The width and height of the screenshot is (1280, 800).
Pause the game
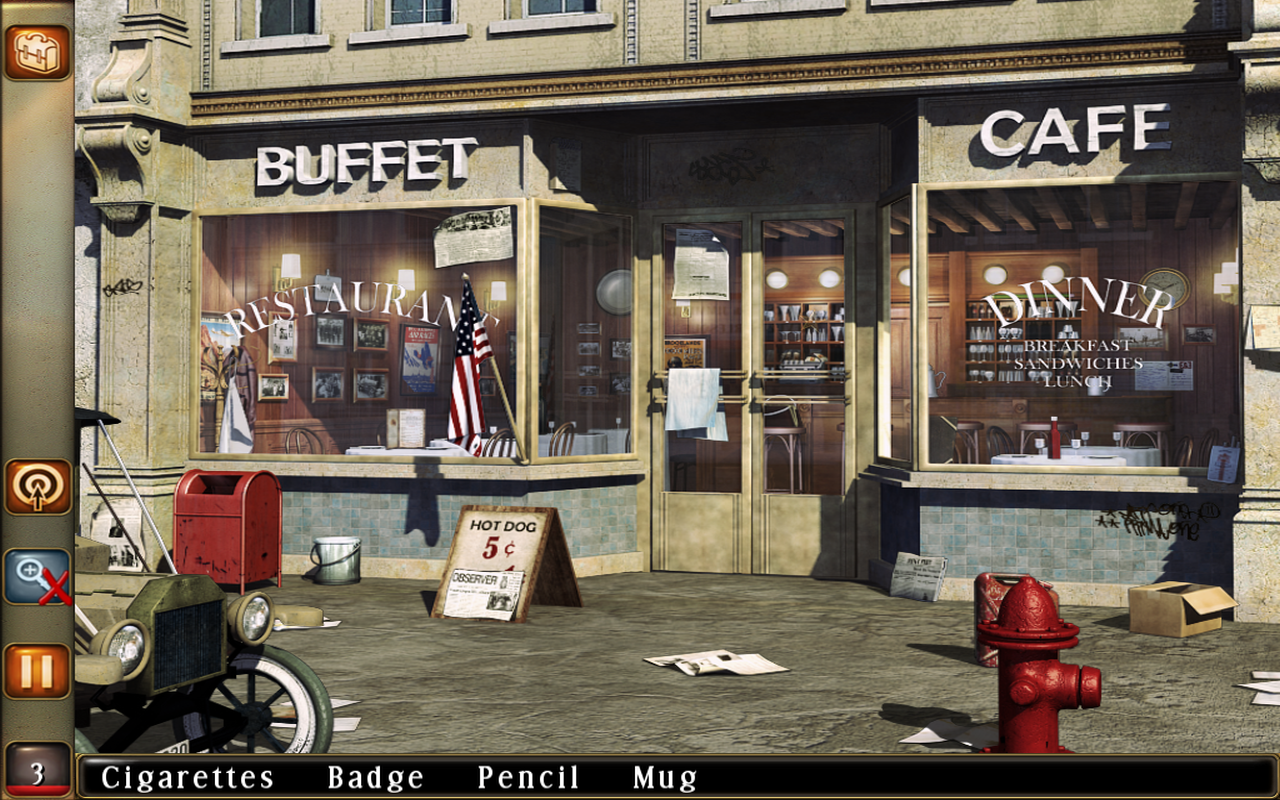[x=37, y=670]
